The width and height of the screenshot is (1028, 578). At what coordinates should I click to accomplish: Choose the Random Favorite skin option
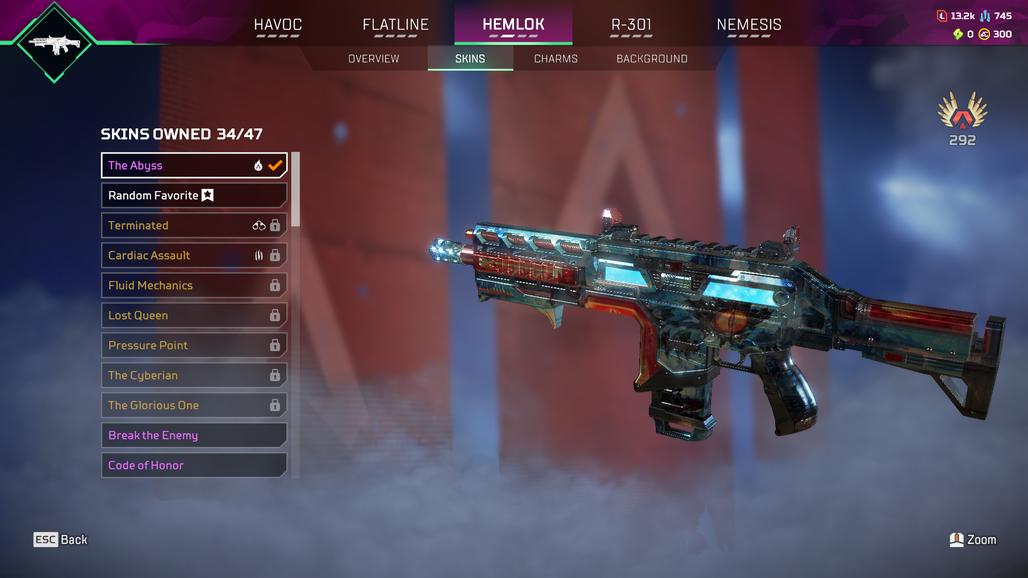pos(194,195)
